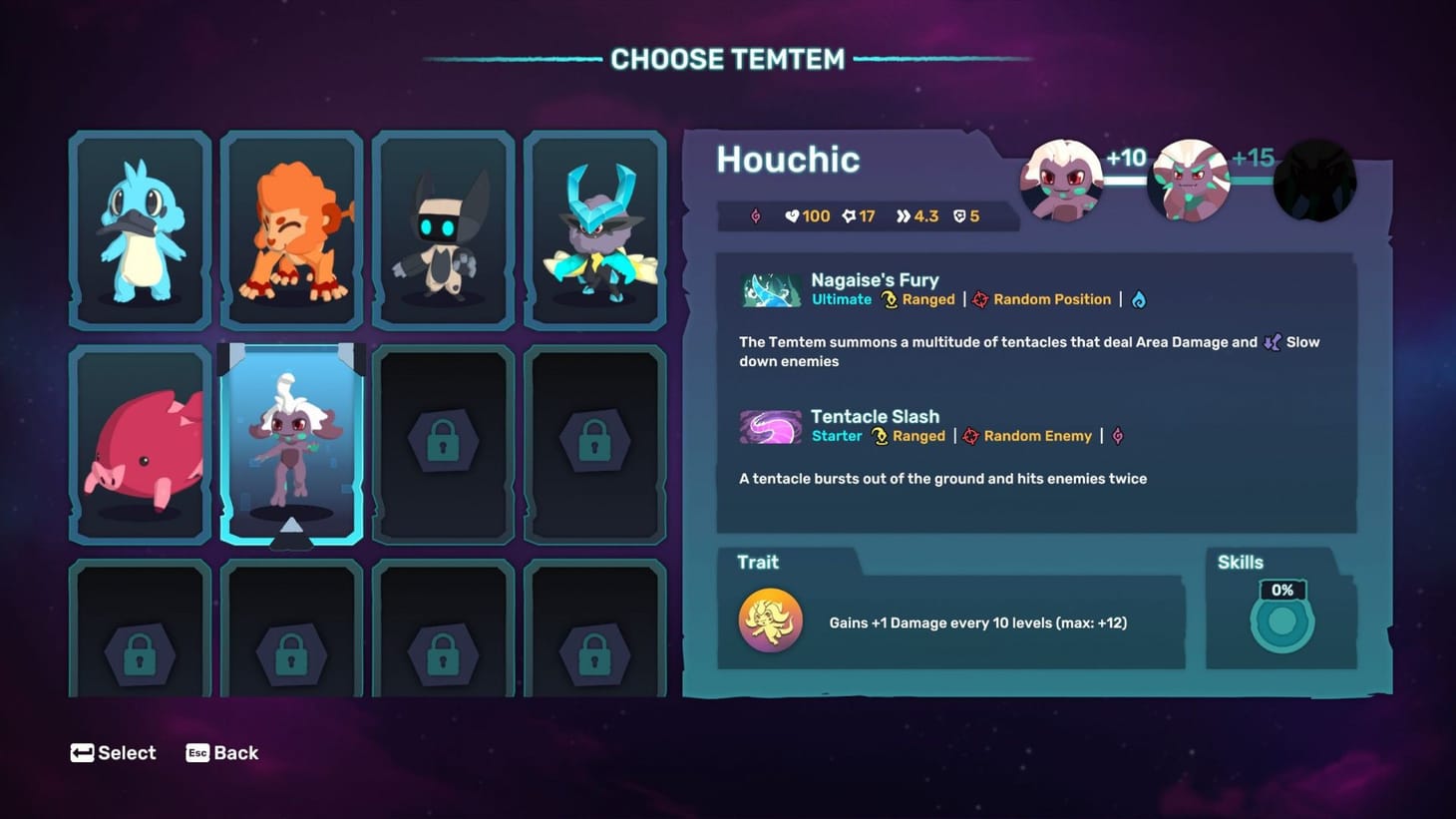Click the heart icon showing 100 HP

point(793,215)
